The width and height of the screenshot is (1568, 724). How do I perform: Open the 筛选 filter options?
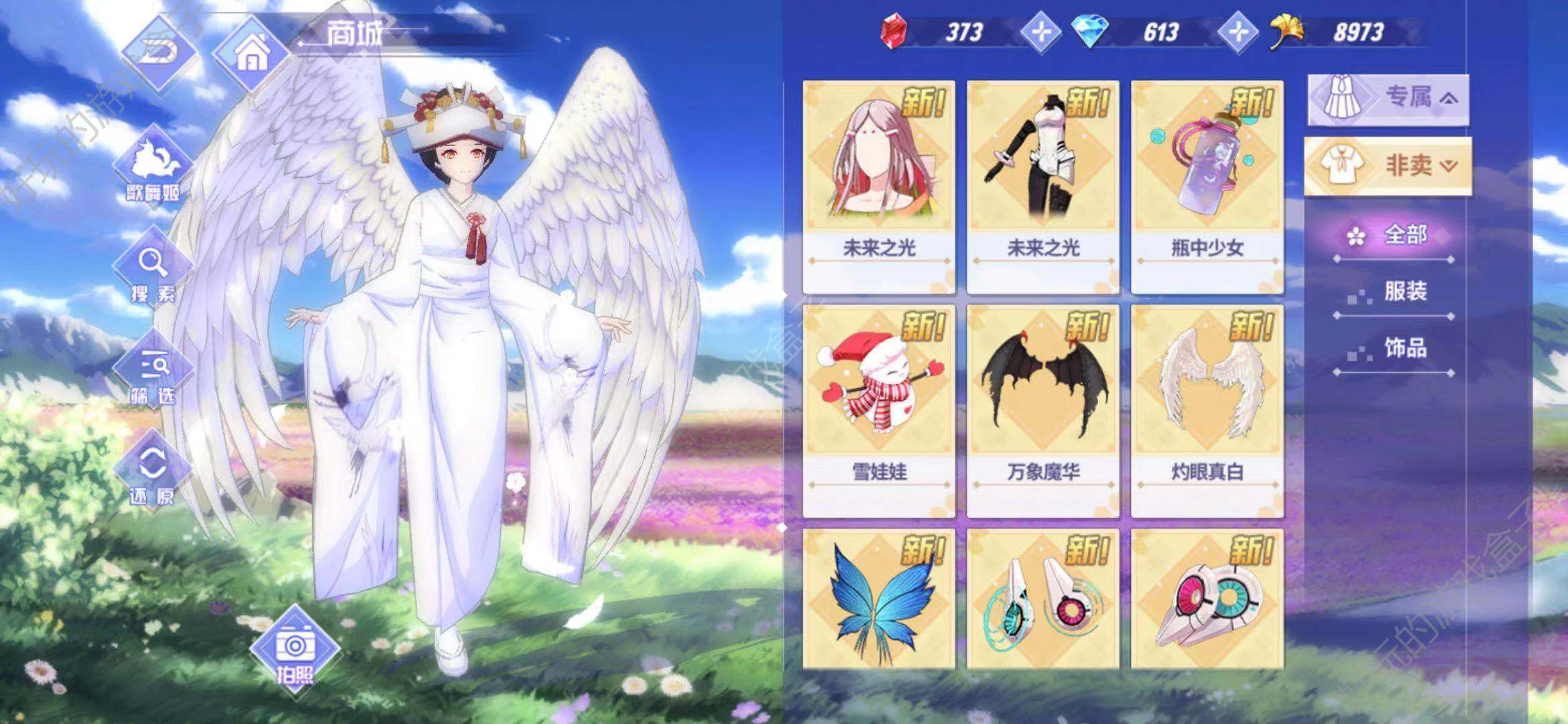154,373
